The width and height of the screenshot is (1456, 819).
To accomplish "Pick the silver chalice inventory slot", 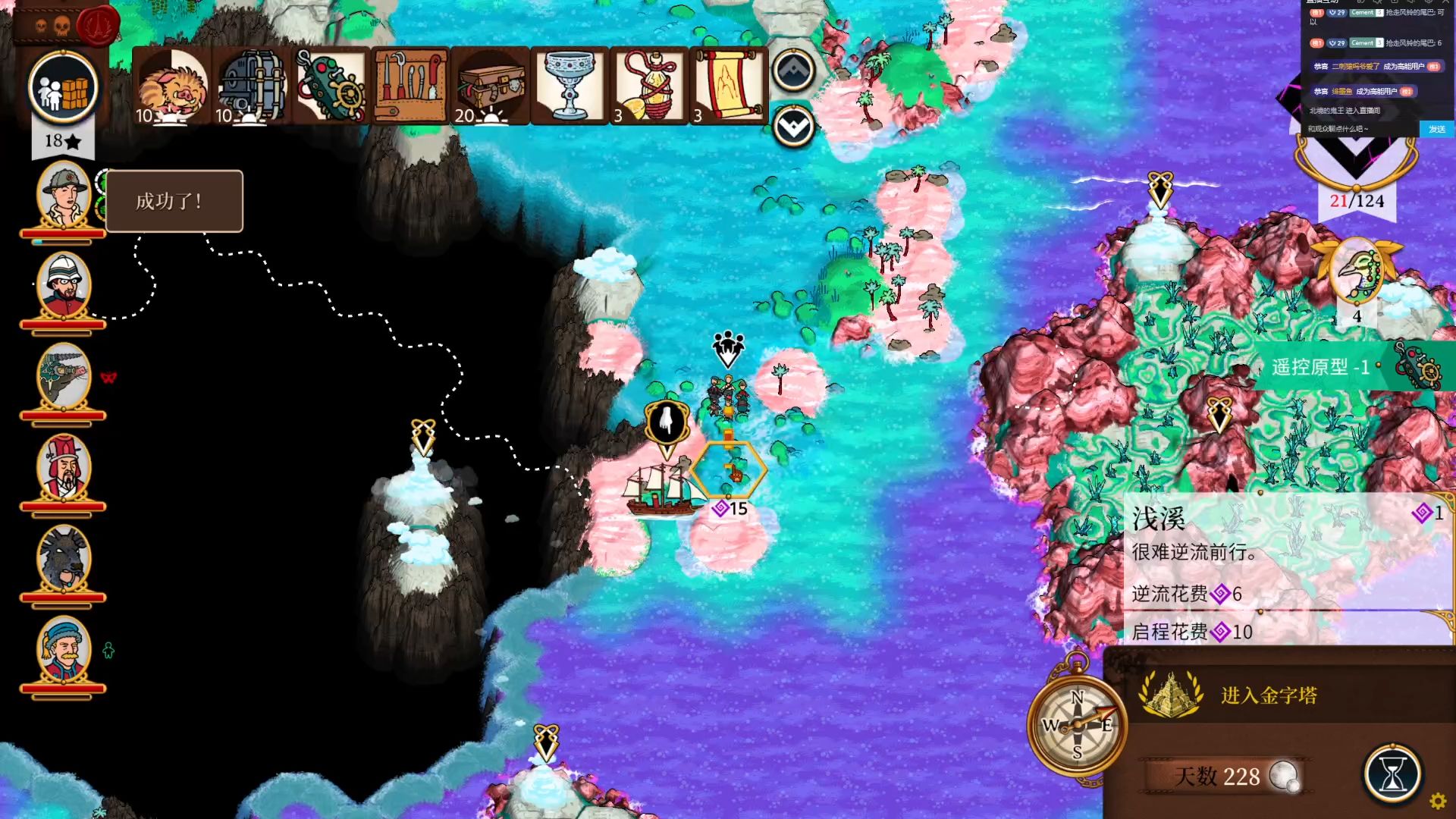I will [570, 86].
